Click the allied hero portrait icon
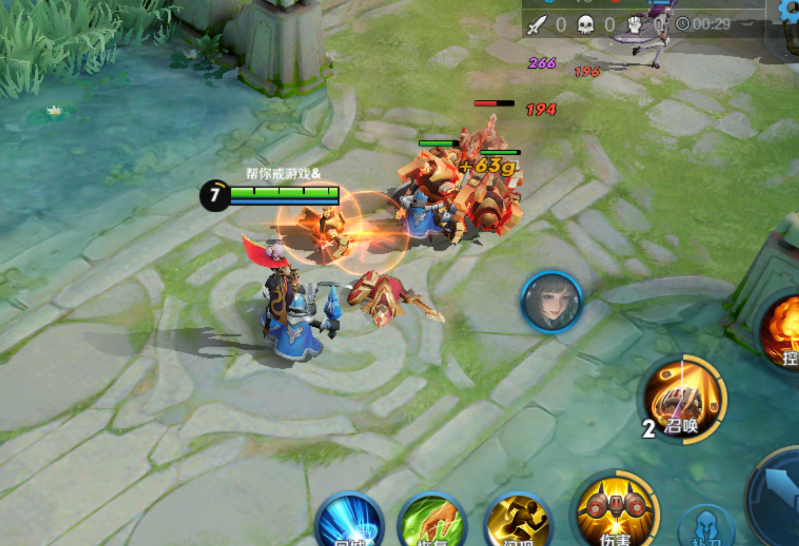The width and height of the screenshot is (799, 546). [x=551, y=302]
